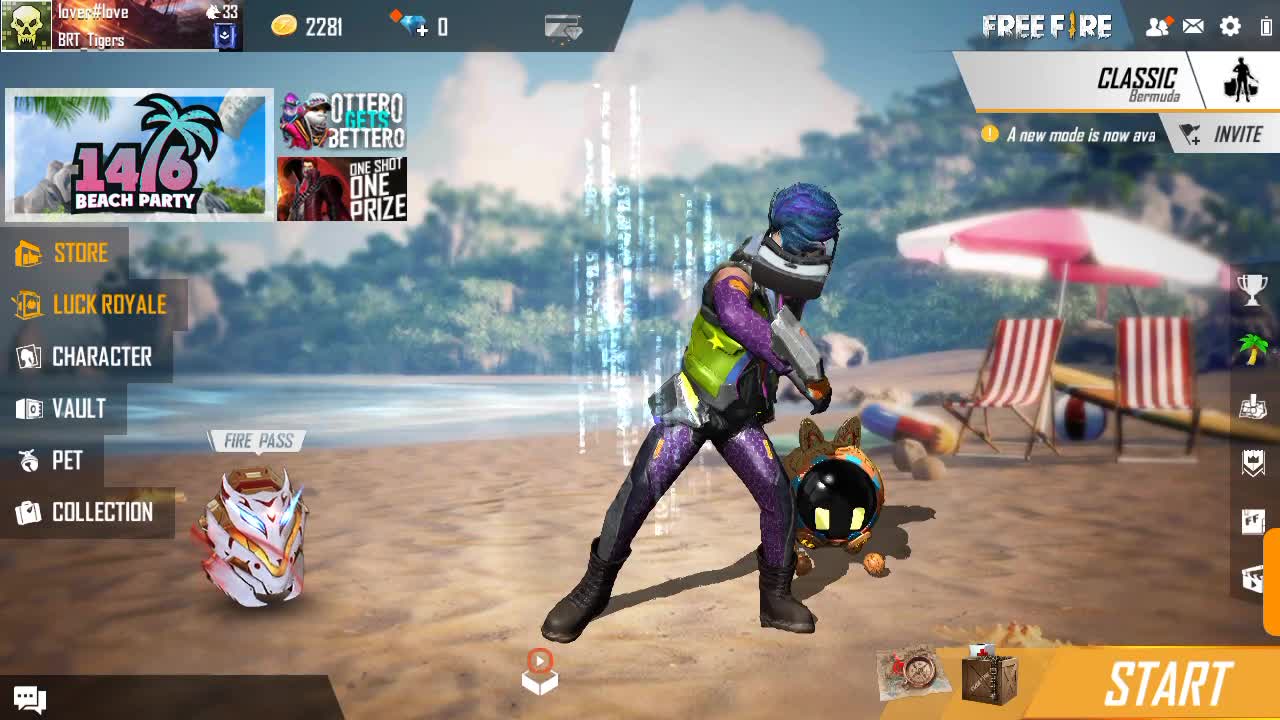
Task: Go to the Character menu
Action: click(85, 357)
